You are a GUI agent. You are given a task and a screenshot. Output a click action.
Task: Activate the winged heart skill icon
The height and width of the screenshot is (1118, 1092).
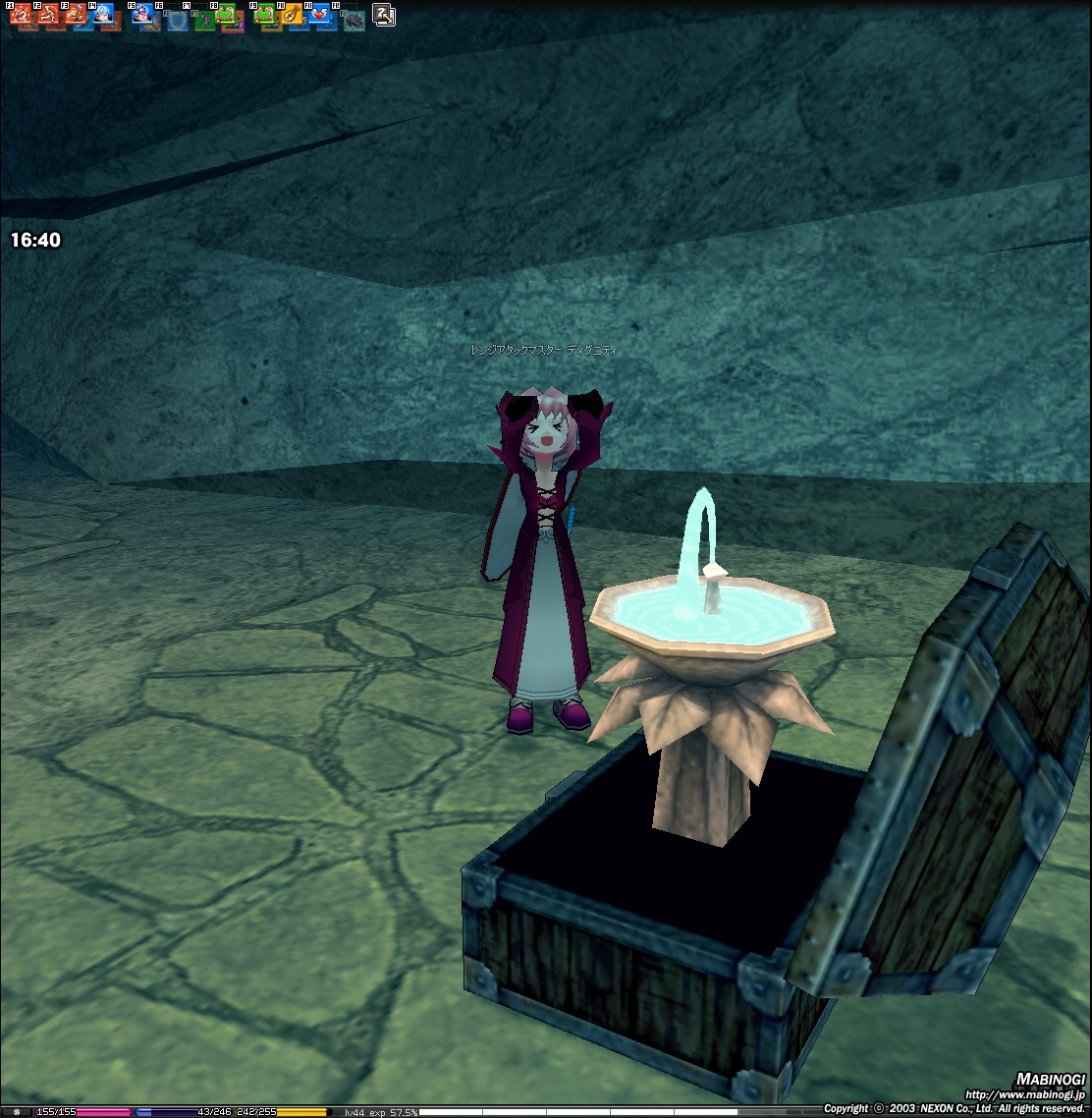[320, 14]
